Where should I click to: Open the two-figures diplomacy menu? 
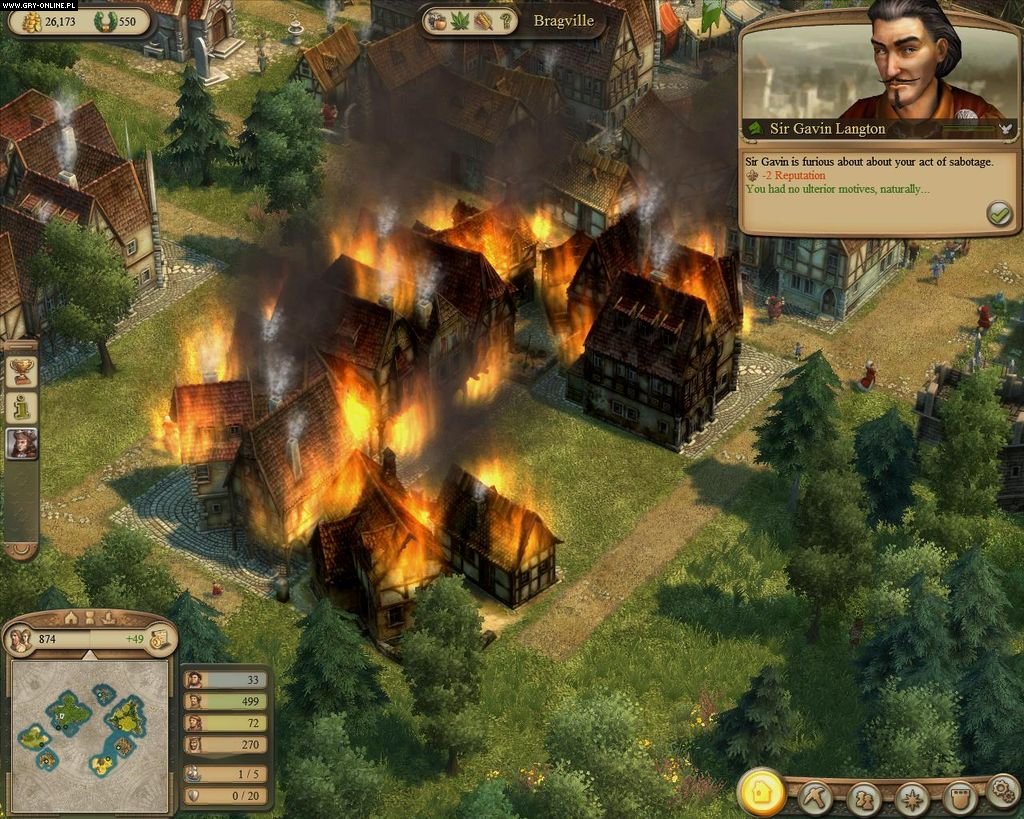(863, 798)
